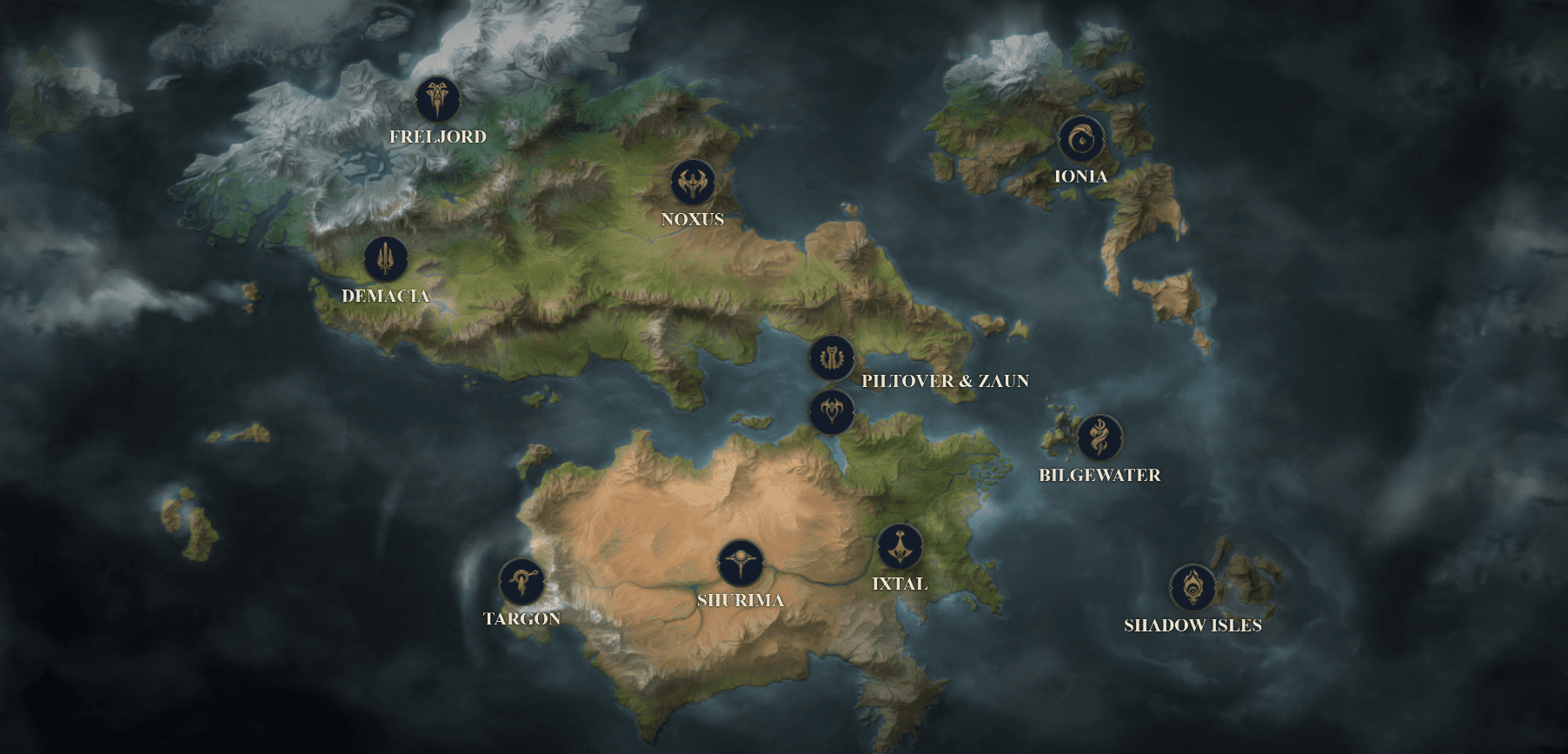
Task: Select the Shurima sun disc marker
Action: tap(741, 563)
